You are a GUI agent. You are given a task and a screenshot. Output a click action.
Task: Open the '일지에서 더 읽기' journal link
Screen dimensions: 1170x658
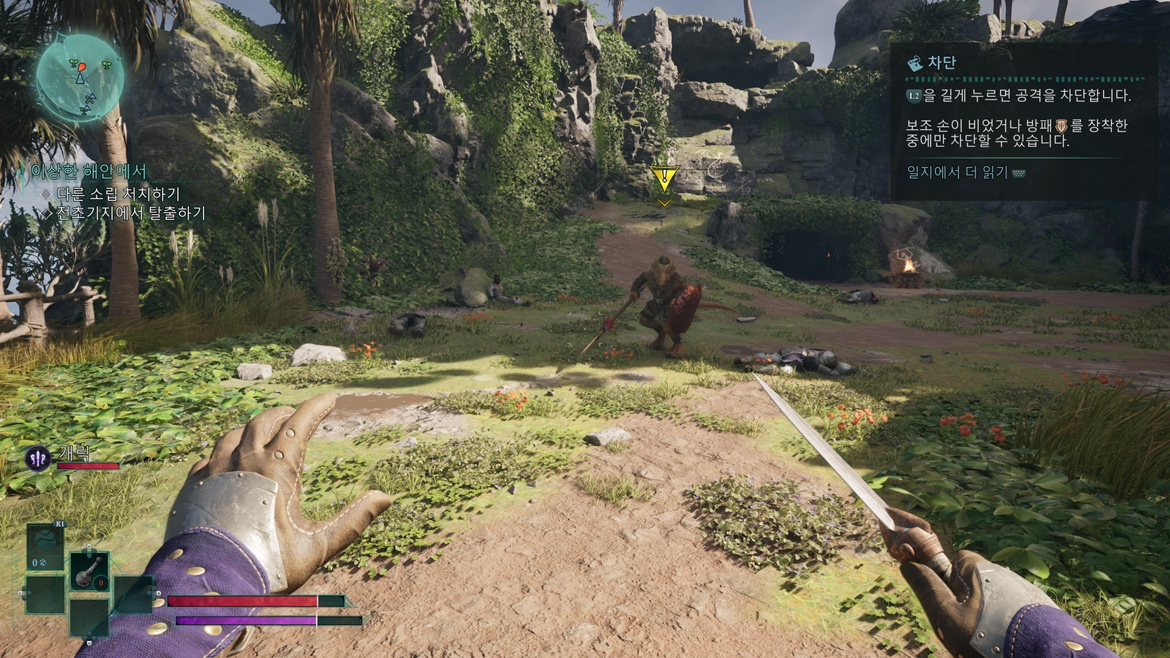958,173
